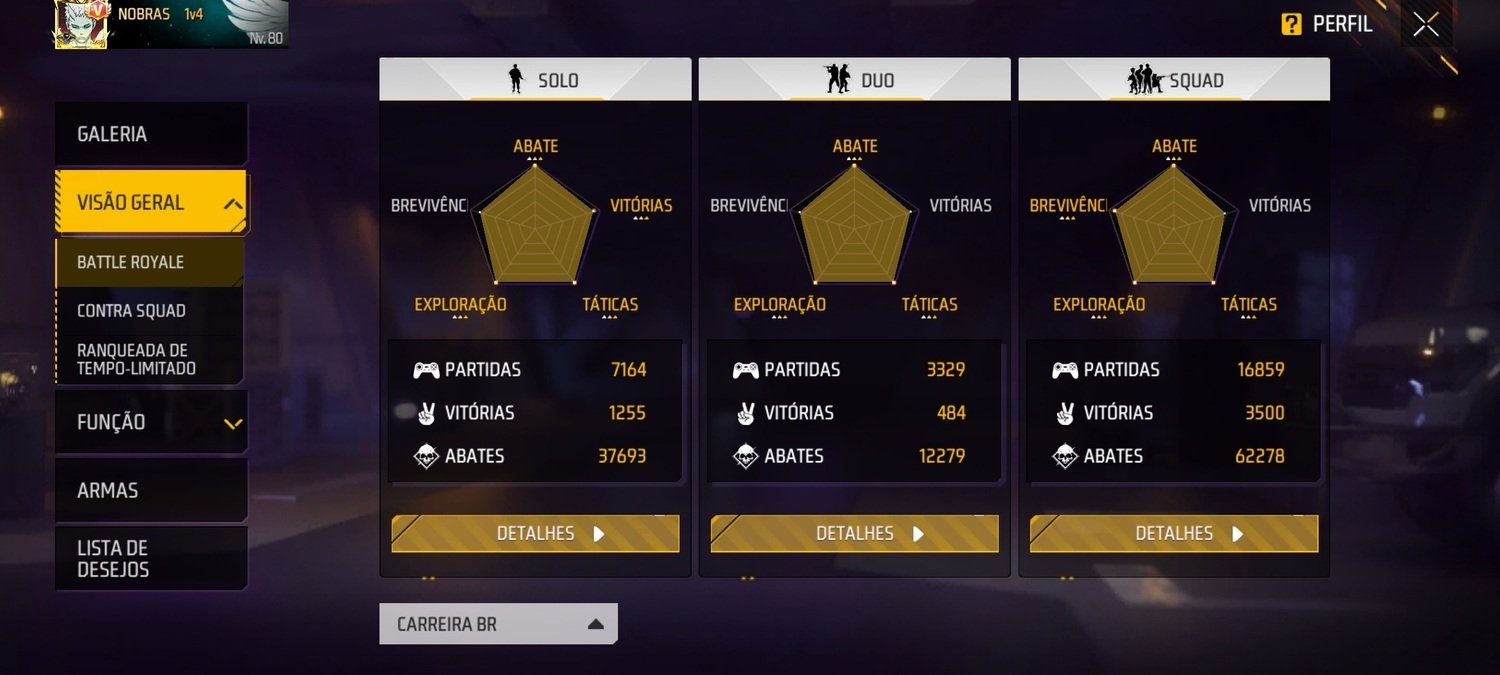This screenshot has width=1500, height=675.
Task: Click the NOBRAS player avatar
Action: coord(80,24)
